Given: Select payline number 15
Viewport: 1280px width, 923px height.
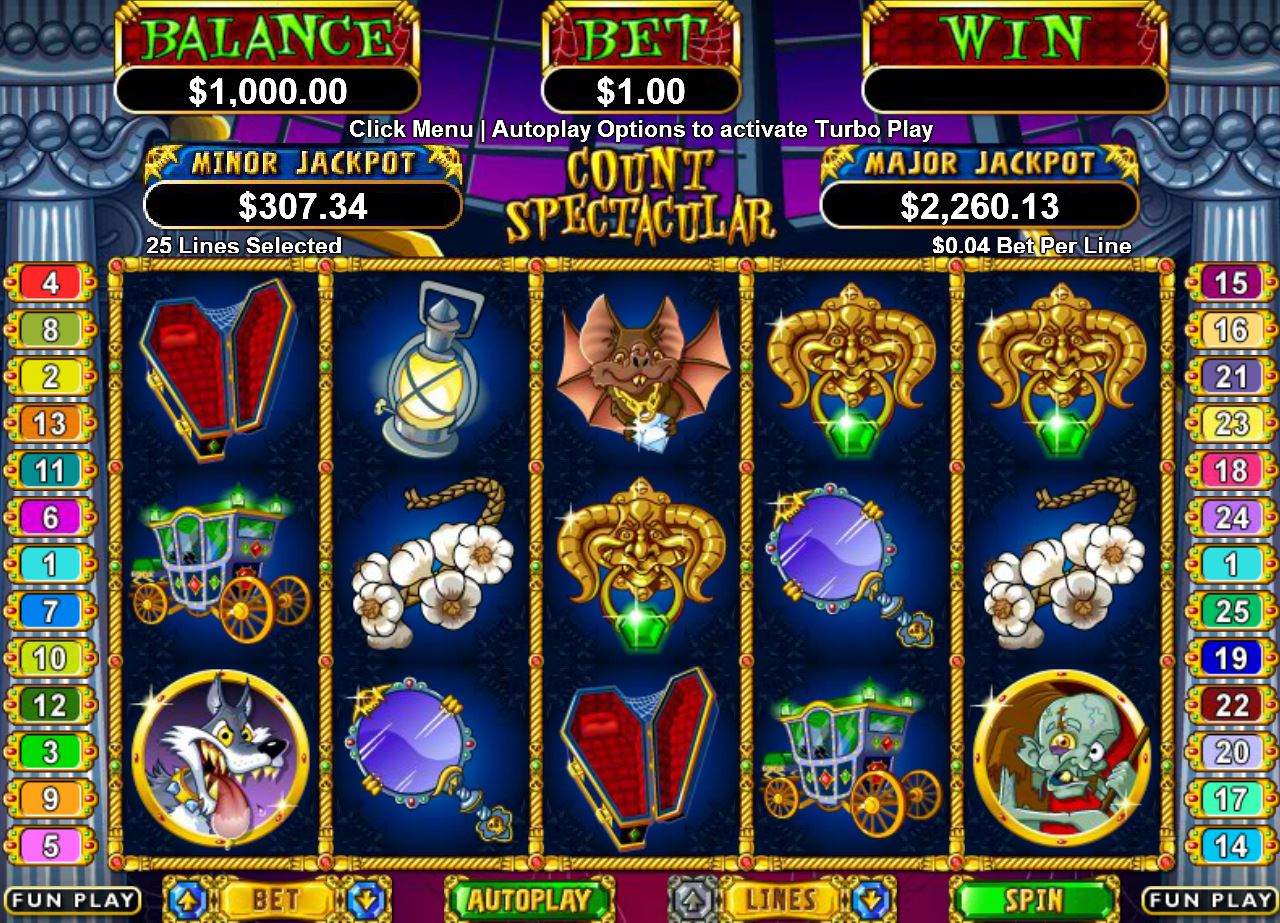Looking at the screenshot, I should [1231, 283].
